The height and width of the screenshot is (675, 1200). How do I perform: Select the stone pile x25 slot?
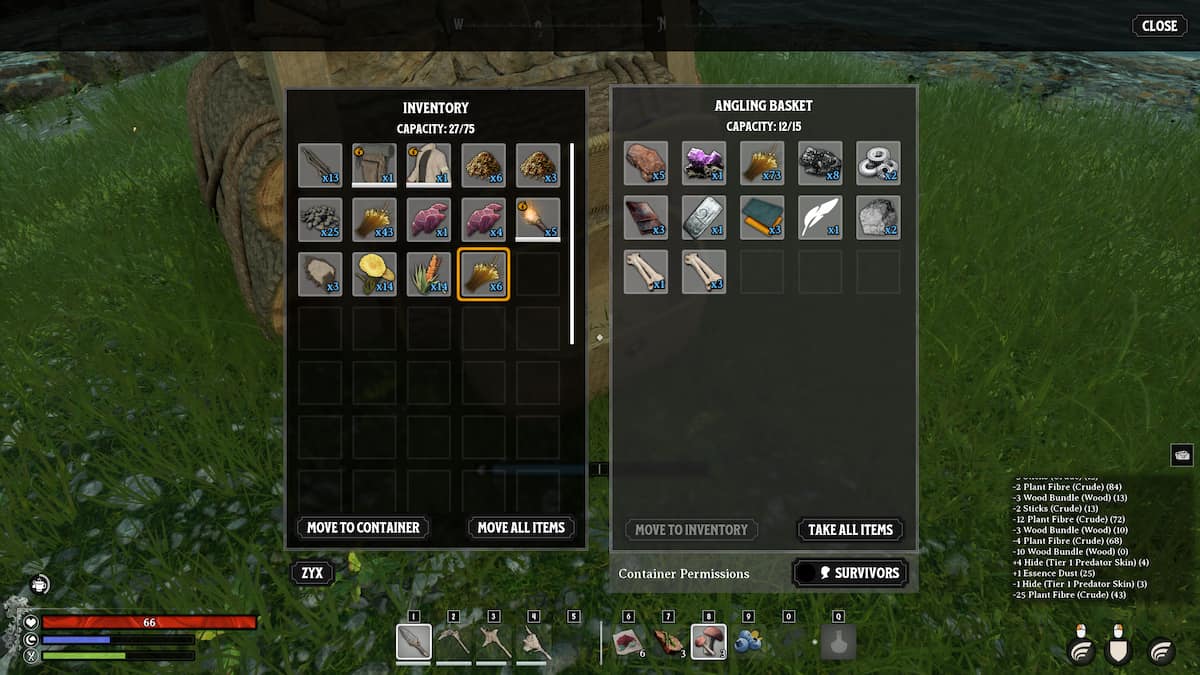(320, 219)
